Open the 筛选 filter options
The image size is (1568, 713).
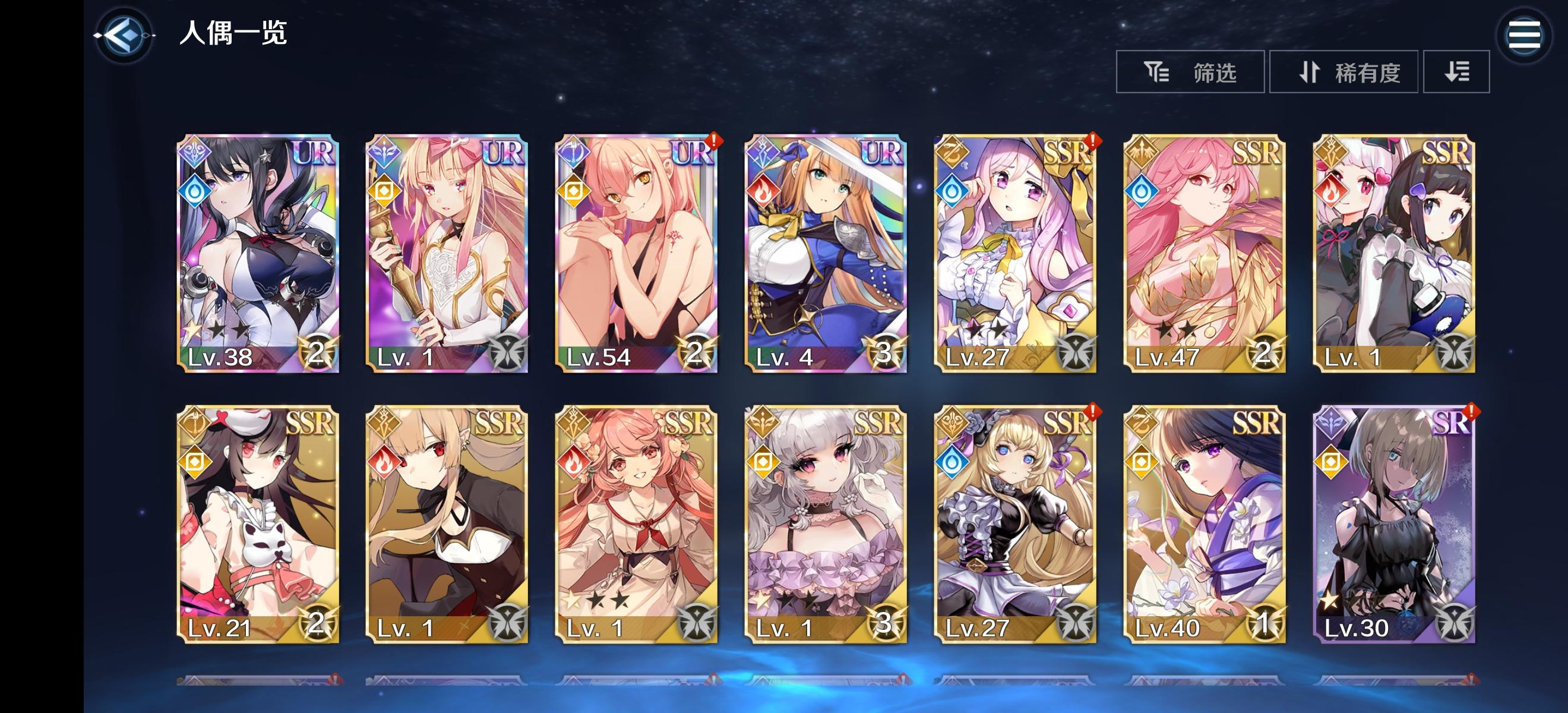[1190, 72]
